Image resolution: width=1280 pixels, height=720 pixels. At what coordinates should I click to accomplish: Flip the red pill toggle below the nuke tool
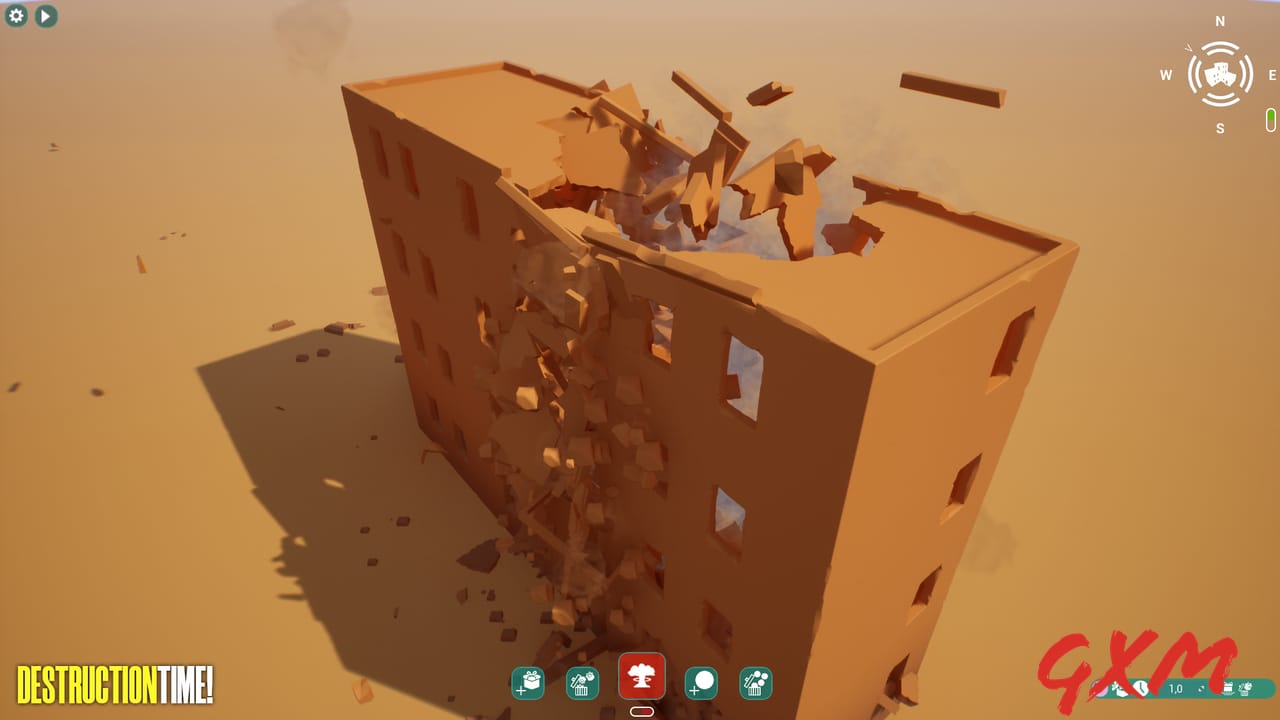pos(643,711)
